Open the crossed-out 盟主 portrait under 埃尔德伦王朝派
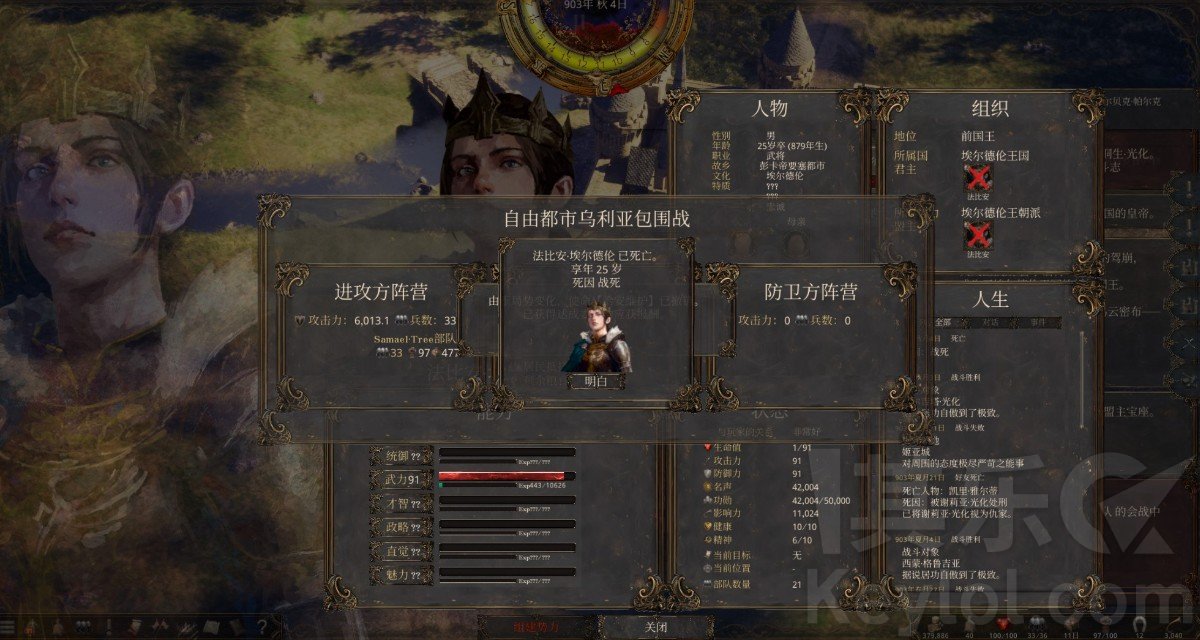Screen dimensions: 1200x640 [976, 237]
